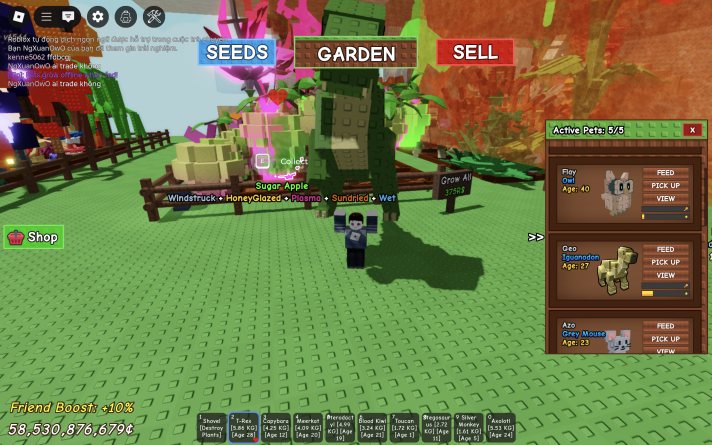Feed Azo the Grey Mouse
The width and height of the screenshot is (712, 445).
665,326
